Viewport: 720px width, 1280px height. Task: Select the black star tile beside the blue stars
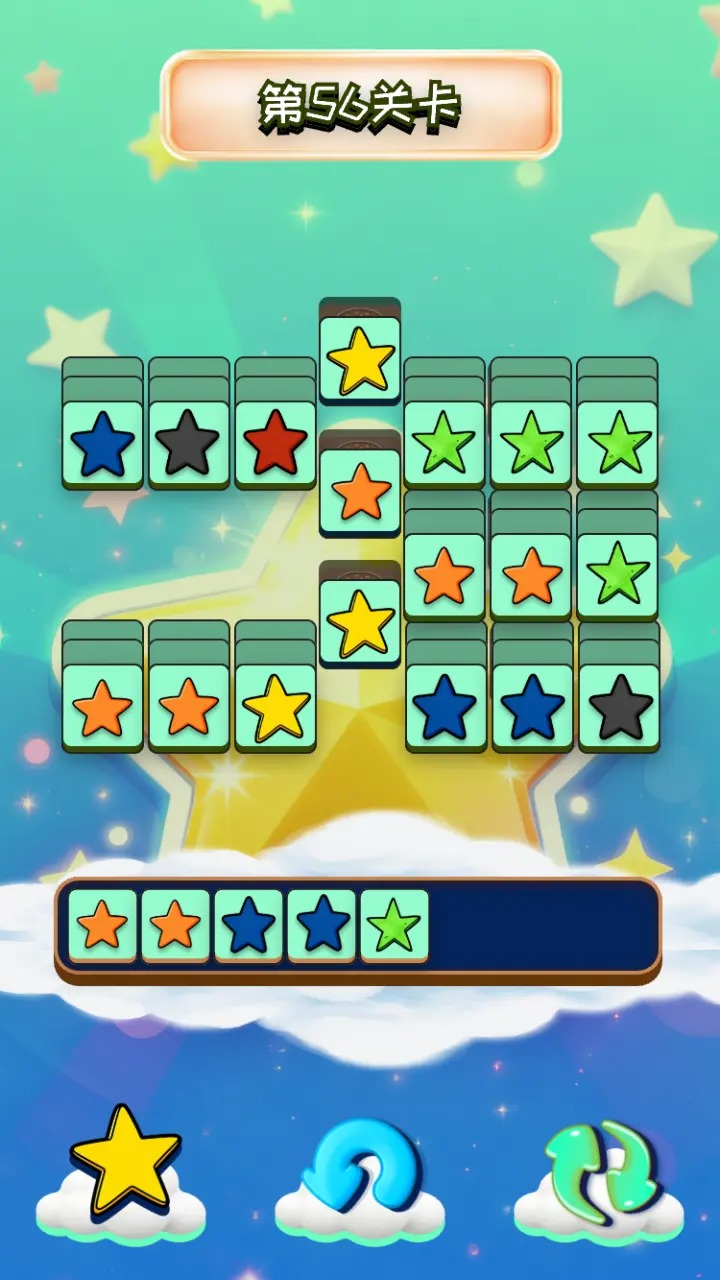coord(618,706)
